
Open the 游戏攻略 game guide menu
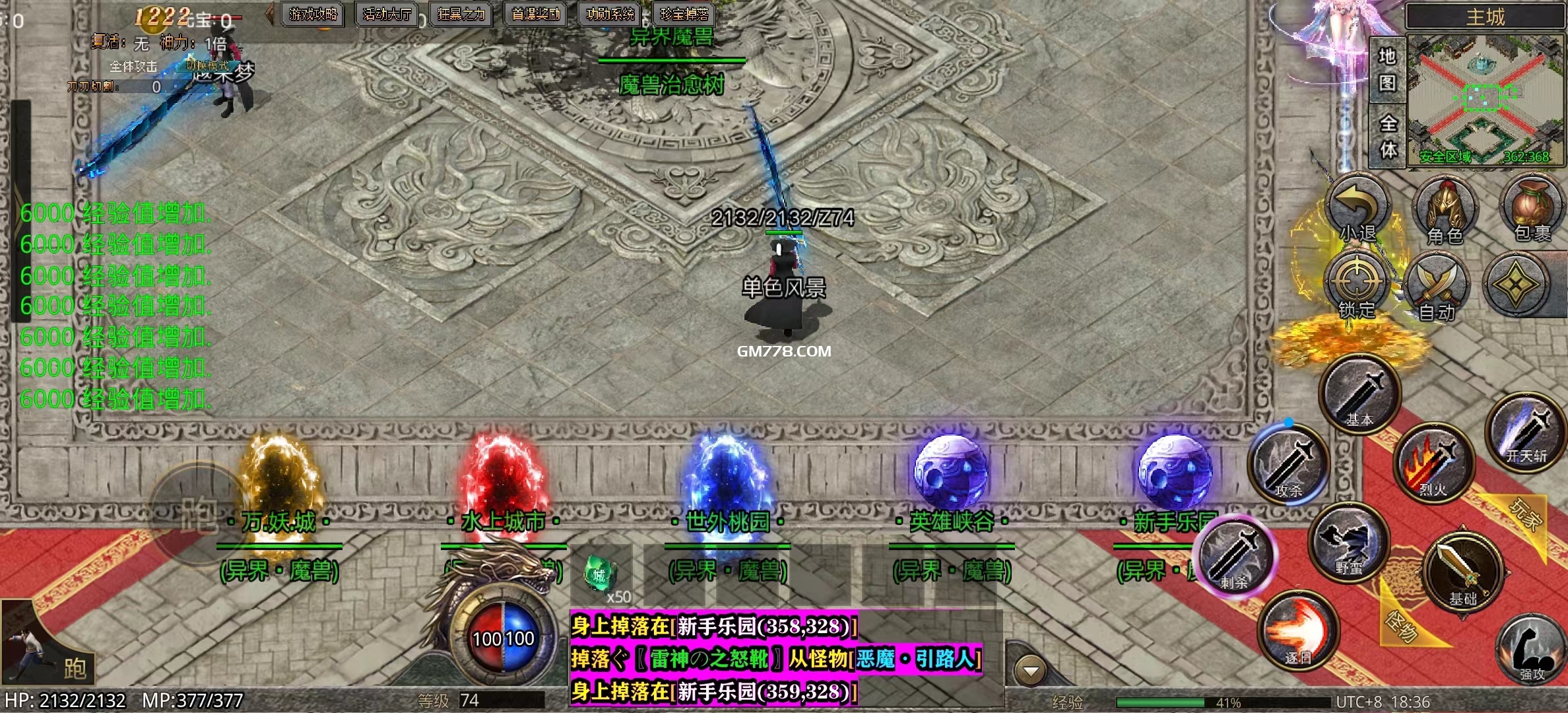point(313,14)
